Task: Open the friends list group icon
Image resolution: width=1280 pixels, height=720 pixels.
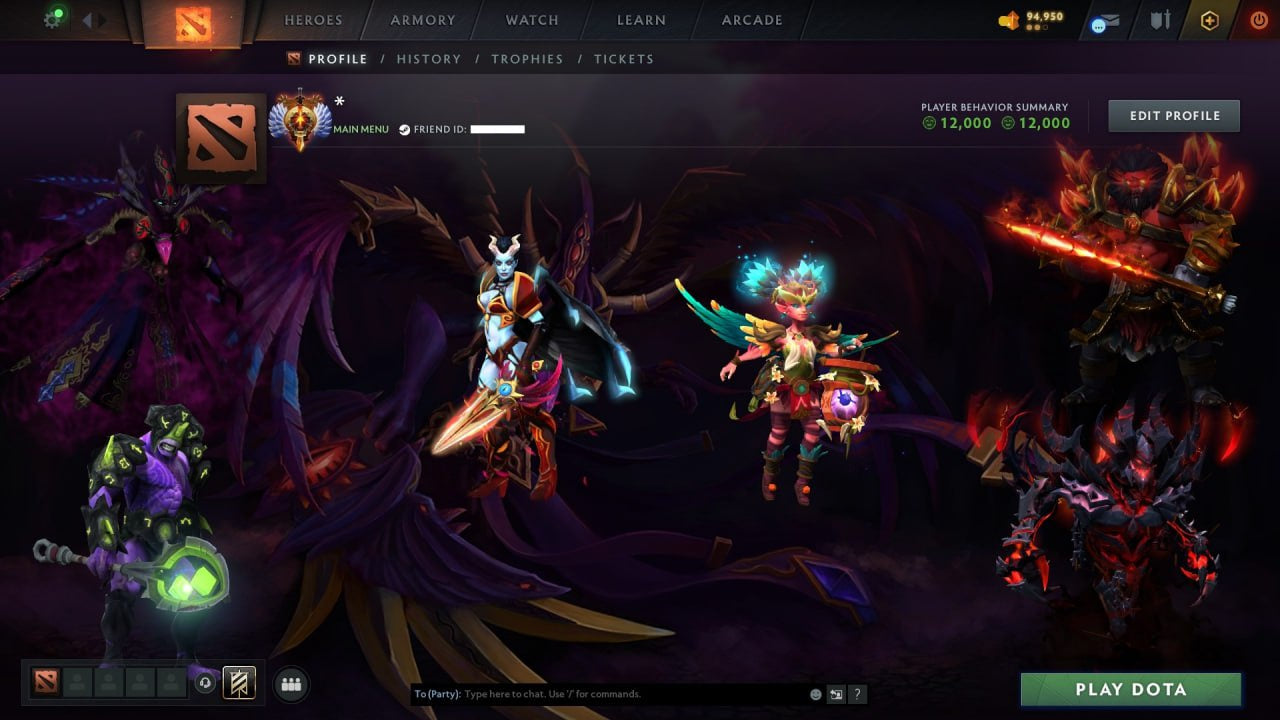Action: 290,684
